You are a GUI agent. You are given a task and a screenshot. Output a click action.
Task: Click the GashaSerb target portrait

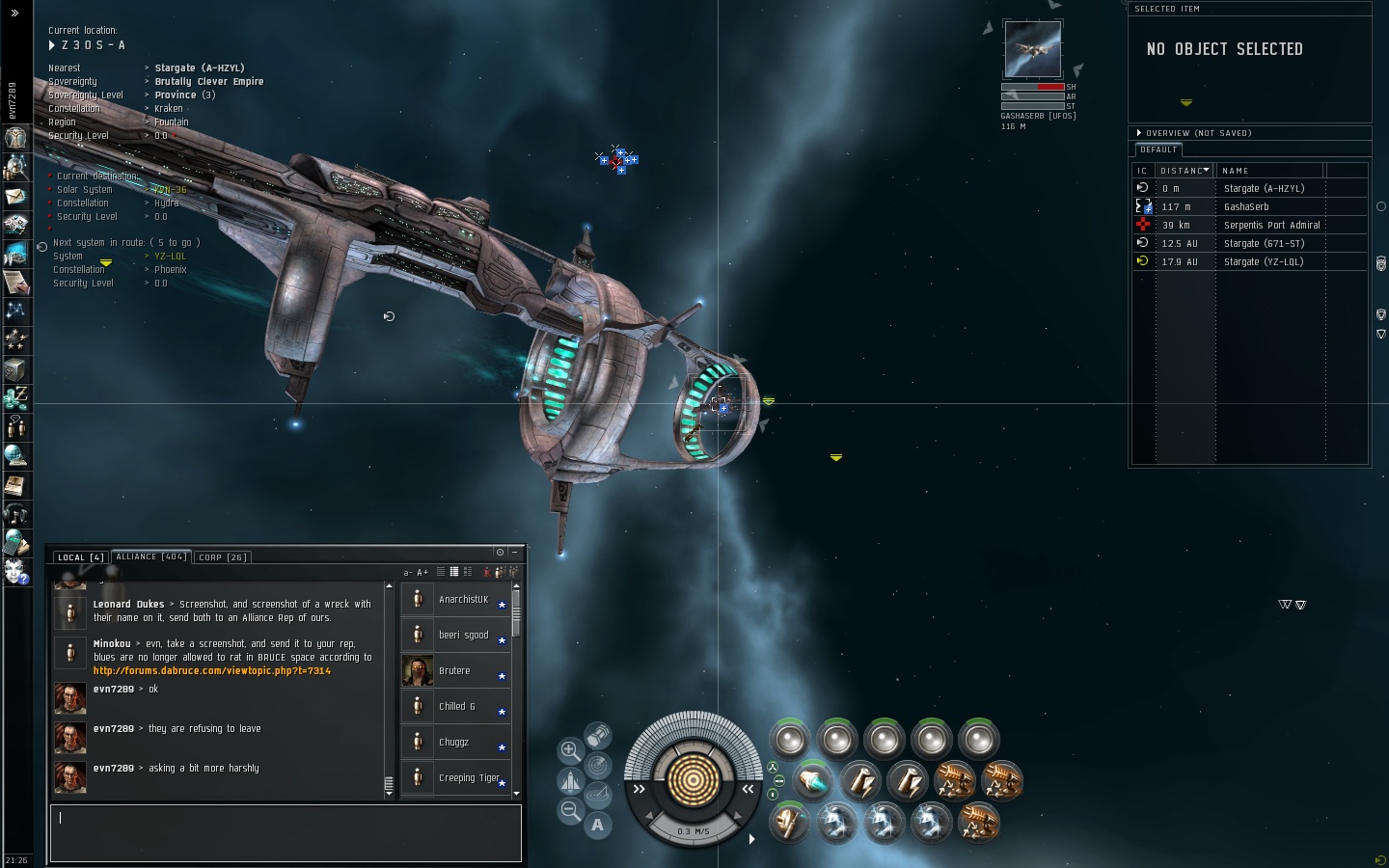click(x=1032, y=49)
